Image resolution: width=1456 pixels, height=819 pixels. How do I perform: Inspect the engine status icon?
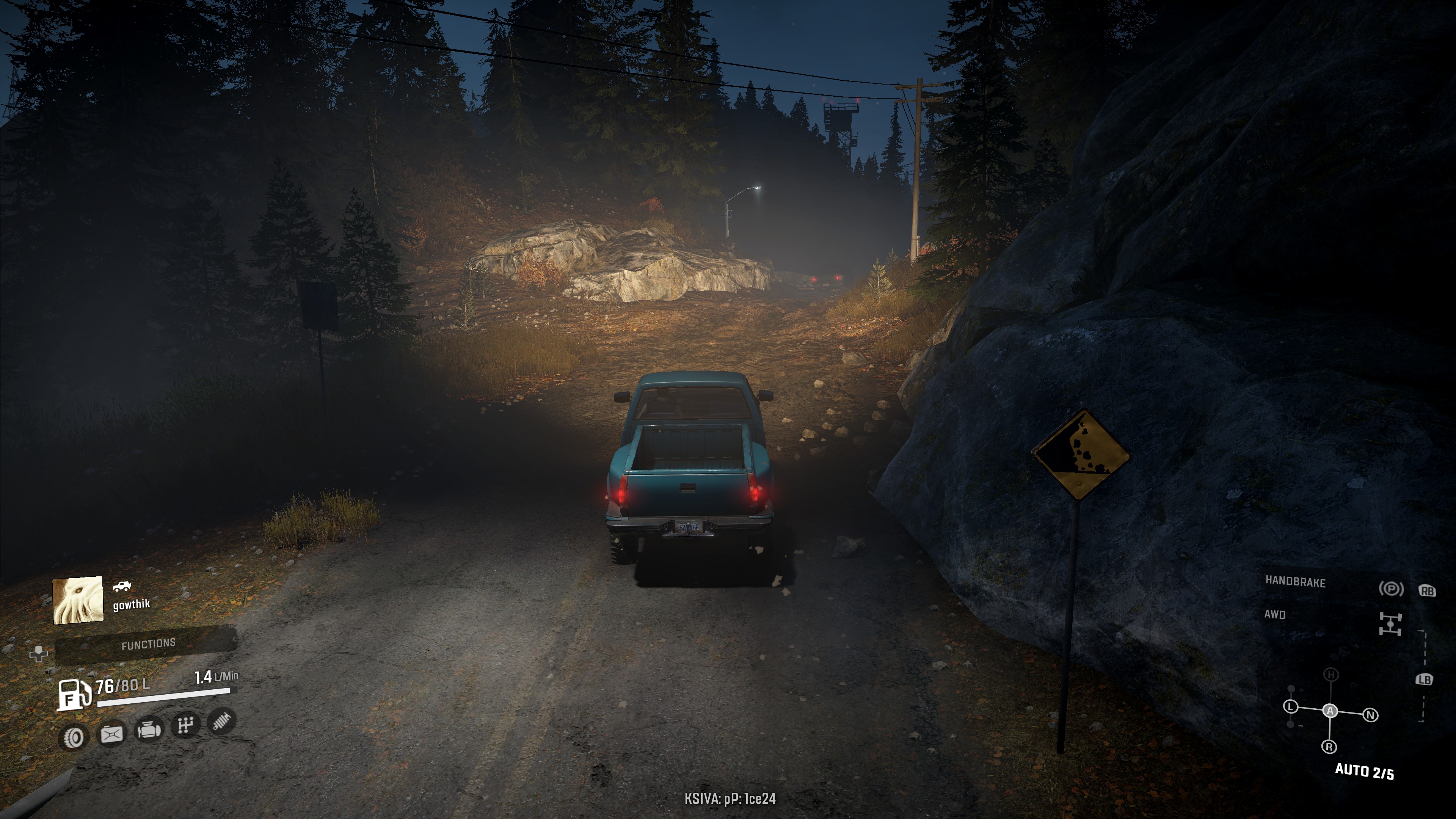click(x=149, y=729)
